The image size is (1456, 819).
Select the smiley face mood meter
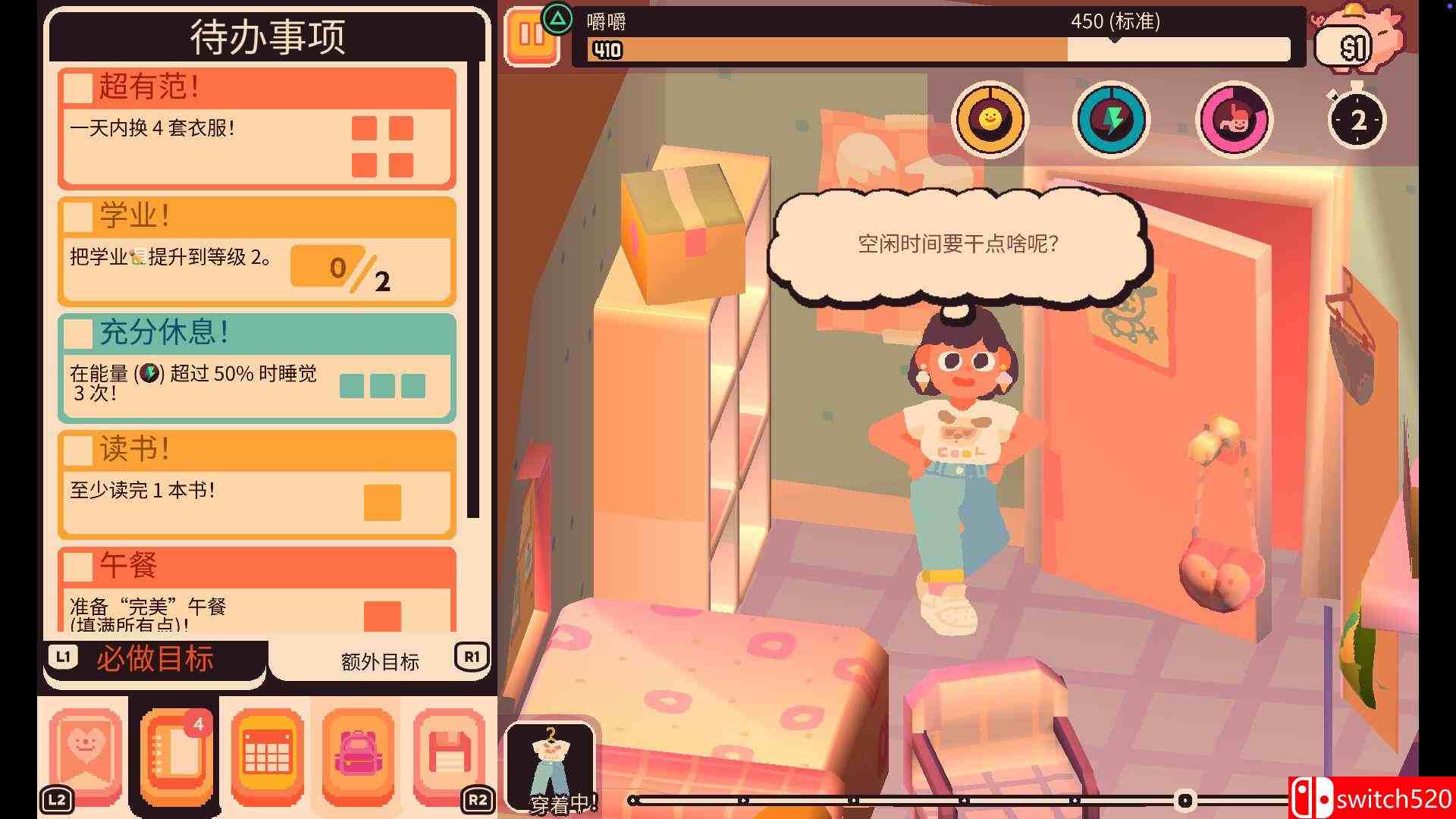(988, 119)
